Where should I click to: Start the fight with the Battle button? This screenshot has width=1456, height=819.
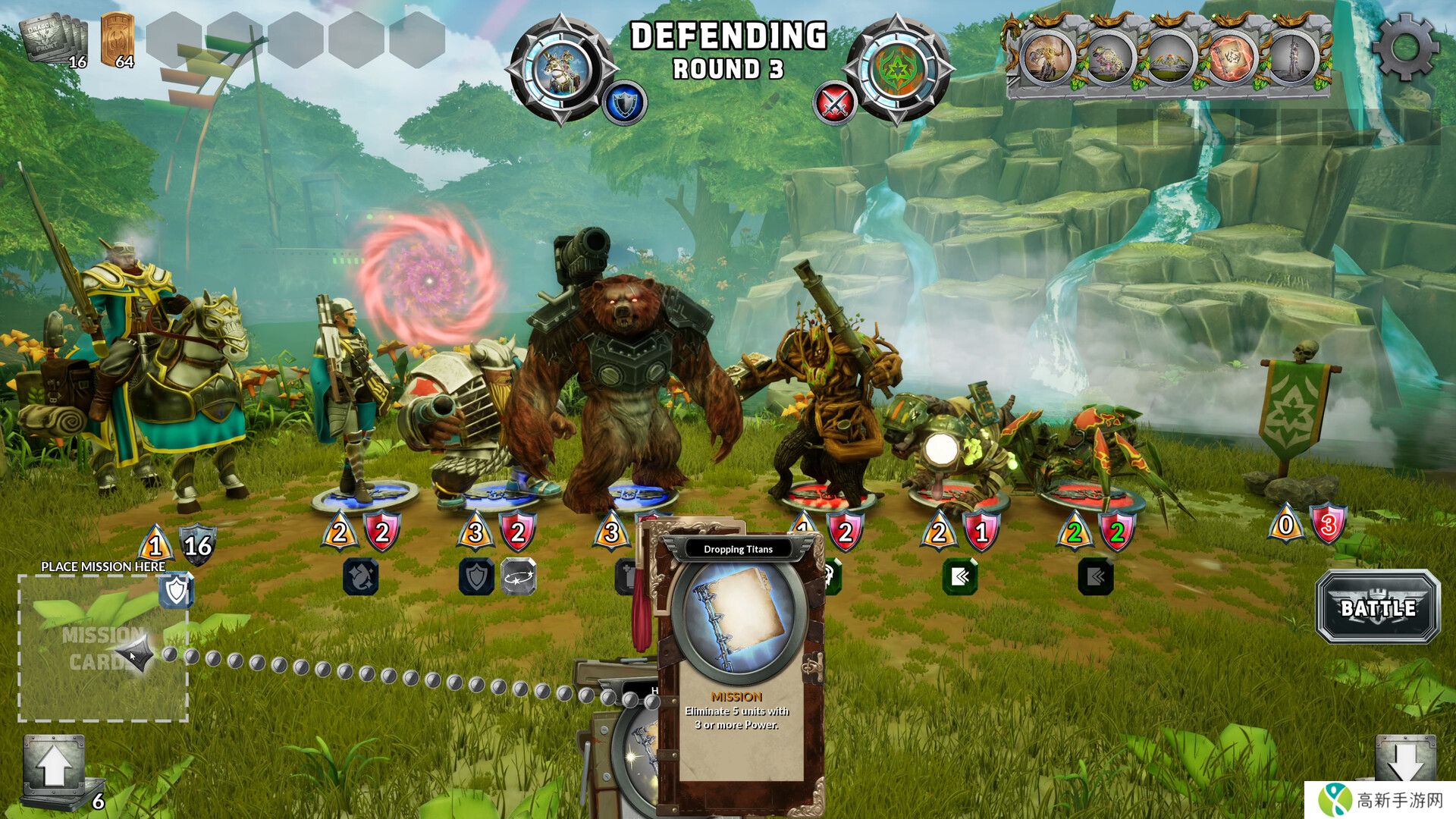click(1377, 607)
